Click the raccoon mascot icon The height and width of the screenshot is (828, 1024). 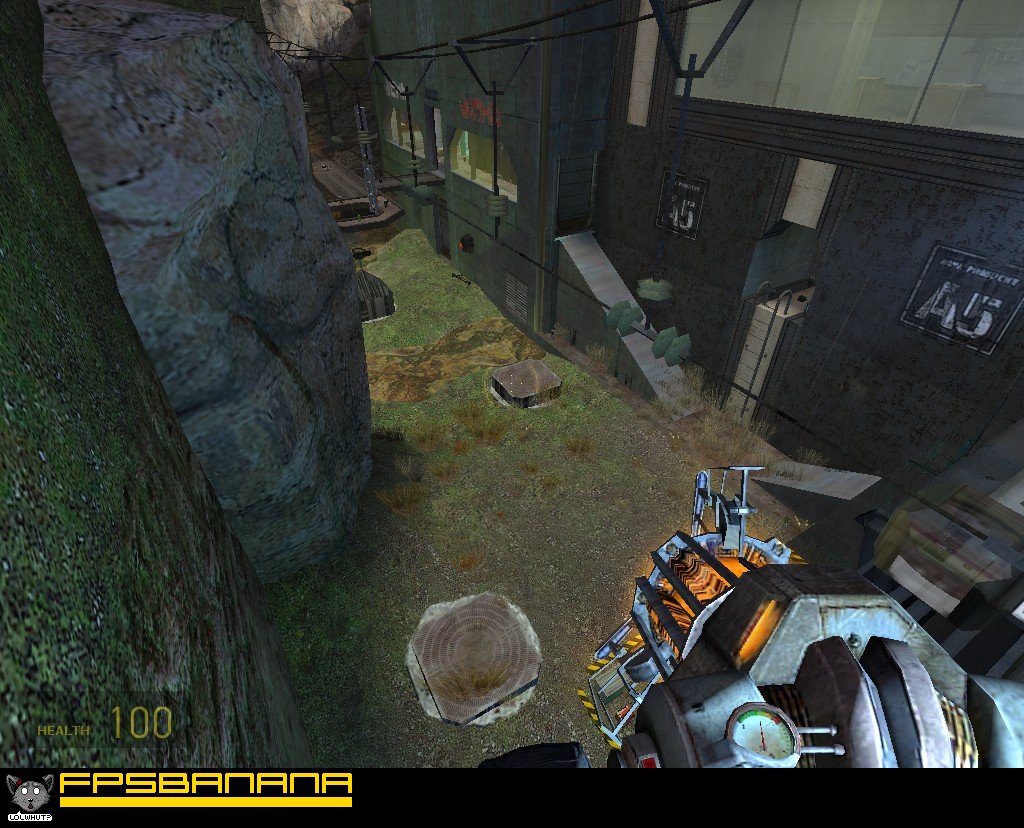pyautogui.click(x=28, y=794)
